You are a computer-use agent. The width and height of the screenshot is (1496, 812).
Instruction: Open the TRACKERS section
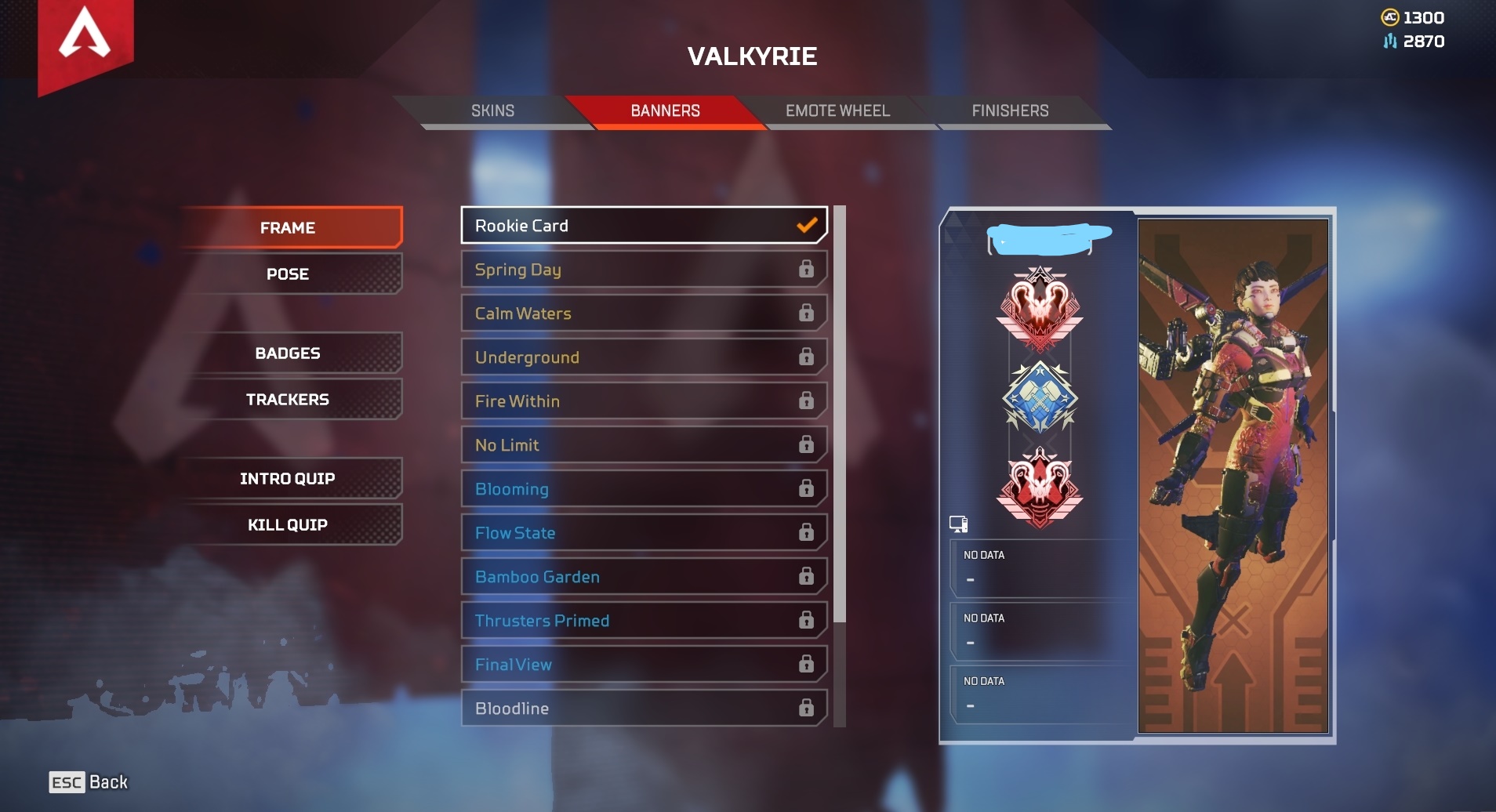tap(288, 399)
